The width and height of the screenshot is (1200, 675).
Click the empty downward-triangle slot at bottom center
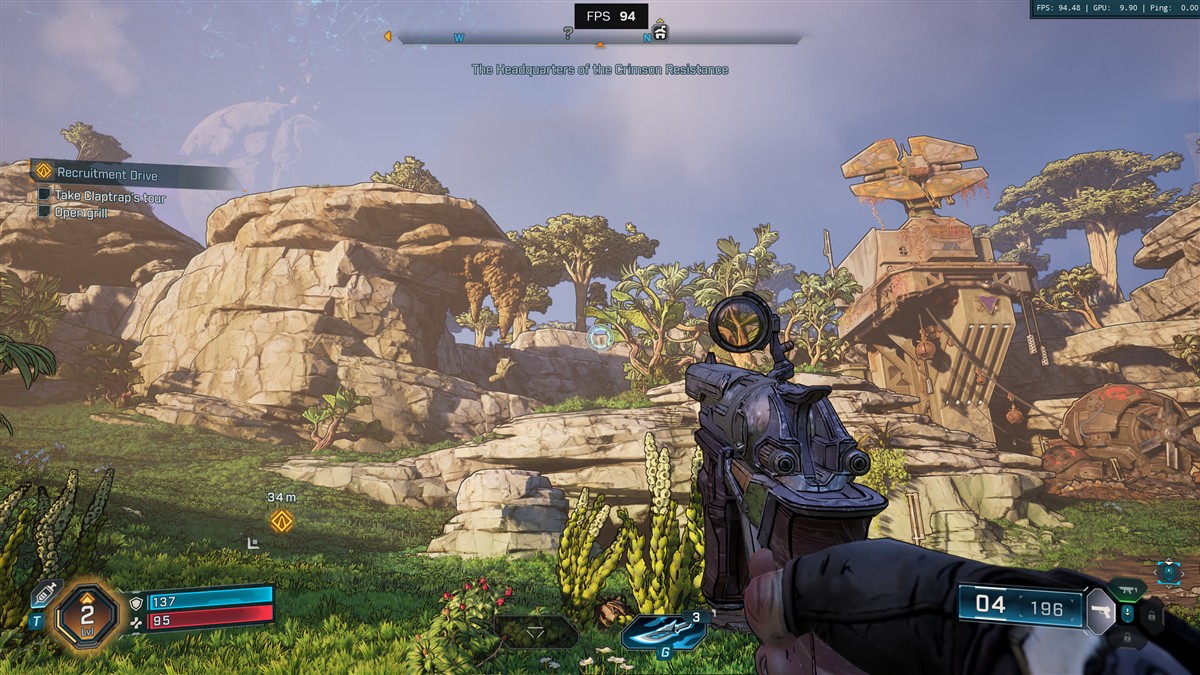click(x=537, y=632)
